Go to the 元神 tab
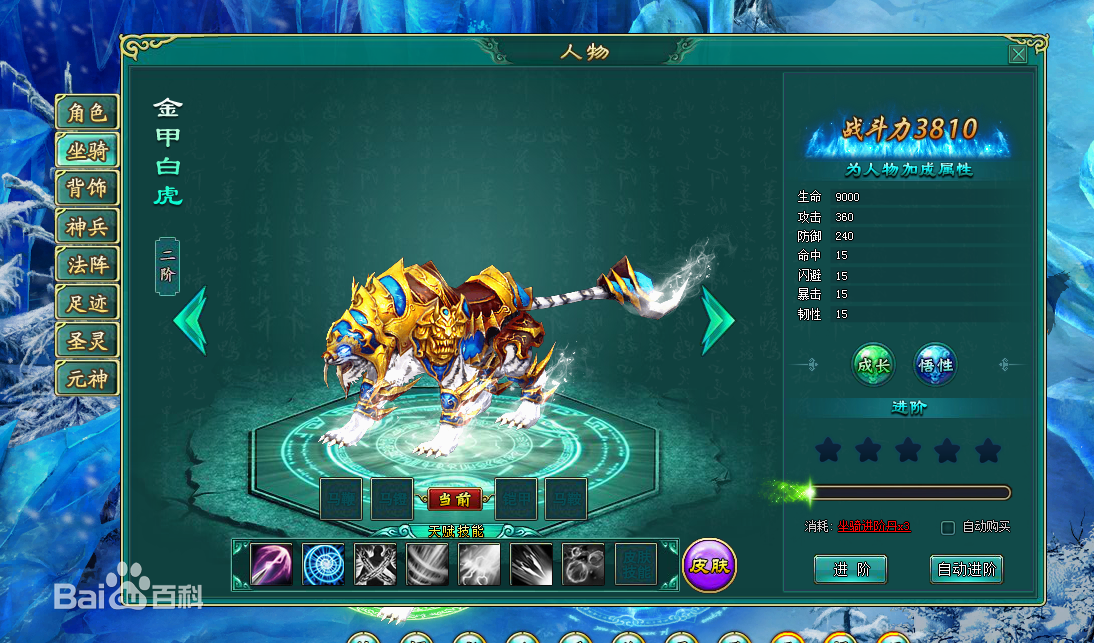The width and height of the screenshot is (1094, 643). coord(87,379)
